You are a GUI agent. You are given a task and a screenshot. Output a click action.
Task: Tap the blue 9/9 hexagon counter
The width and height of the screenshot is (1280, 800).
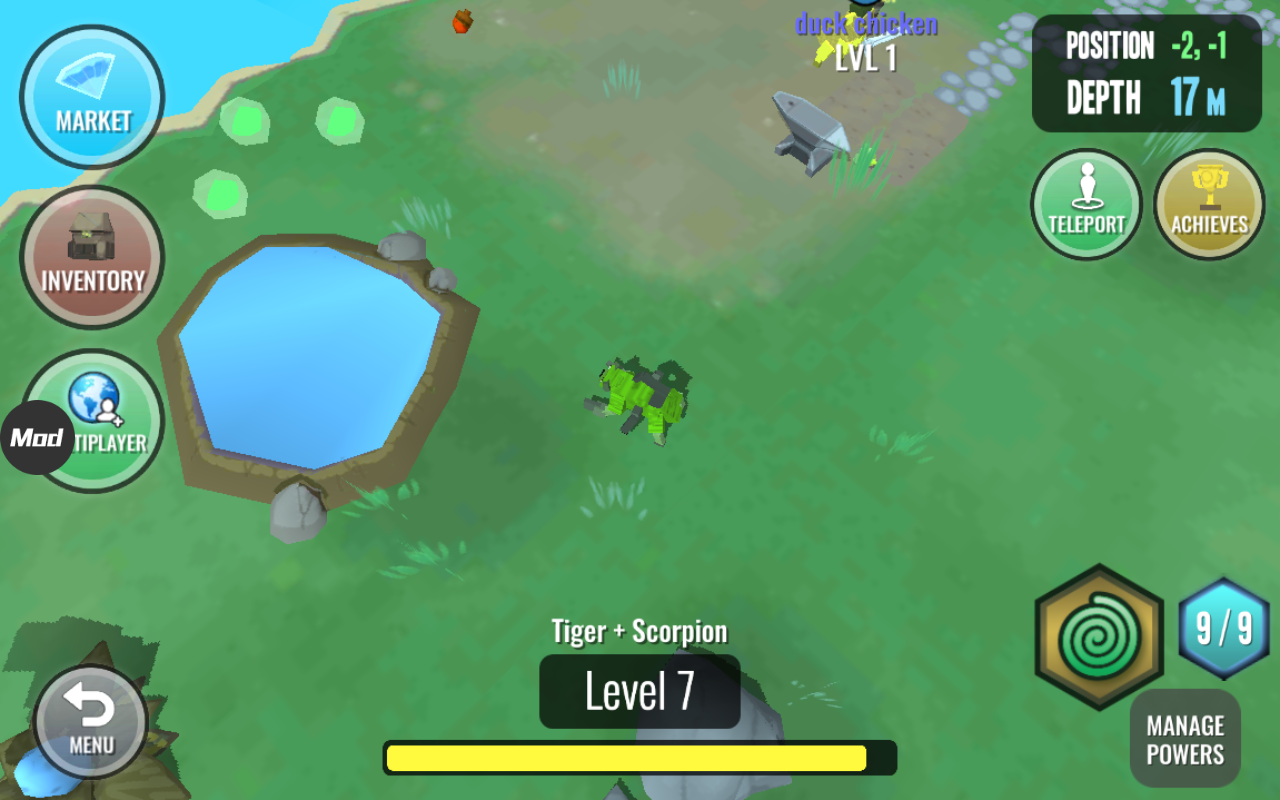pos(1224,629)
